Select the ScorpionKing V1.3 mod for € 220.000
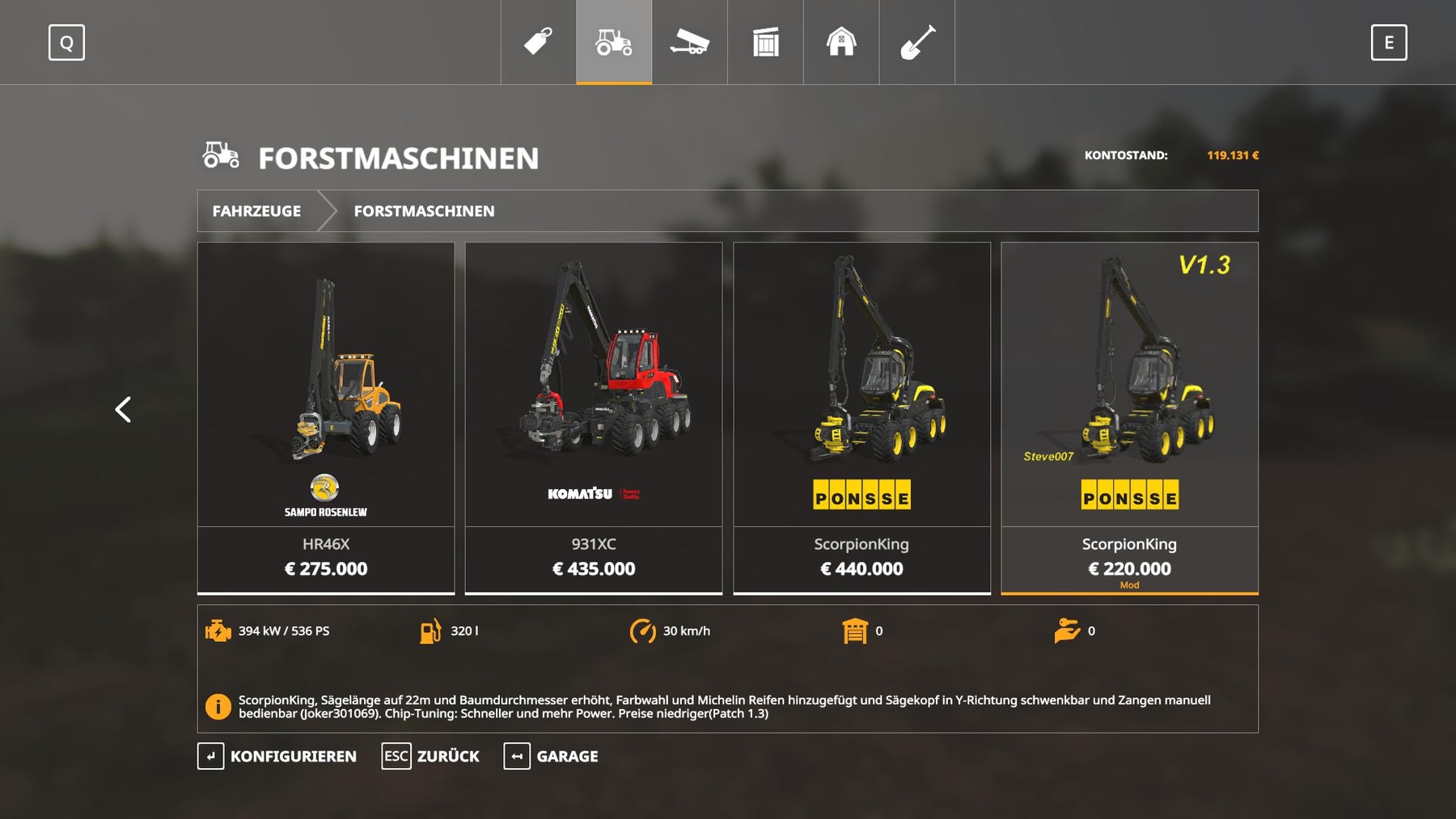 [1129, 418]
